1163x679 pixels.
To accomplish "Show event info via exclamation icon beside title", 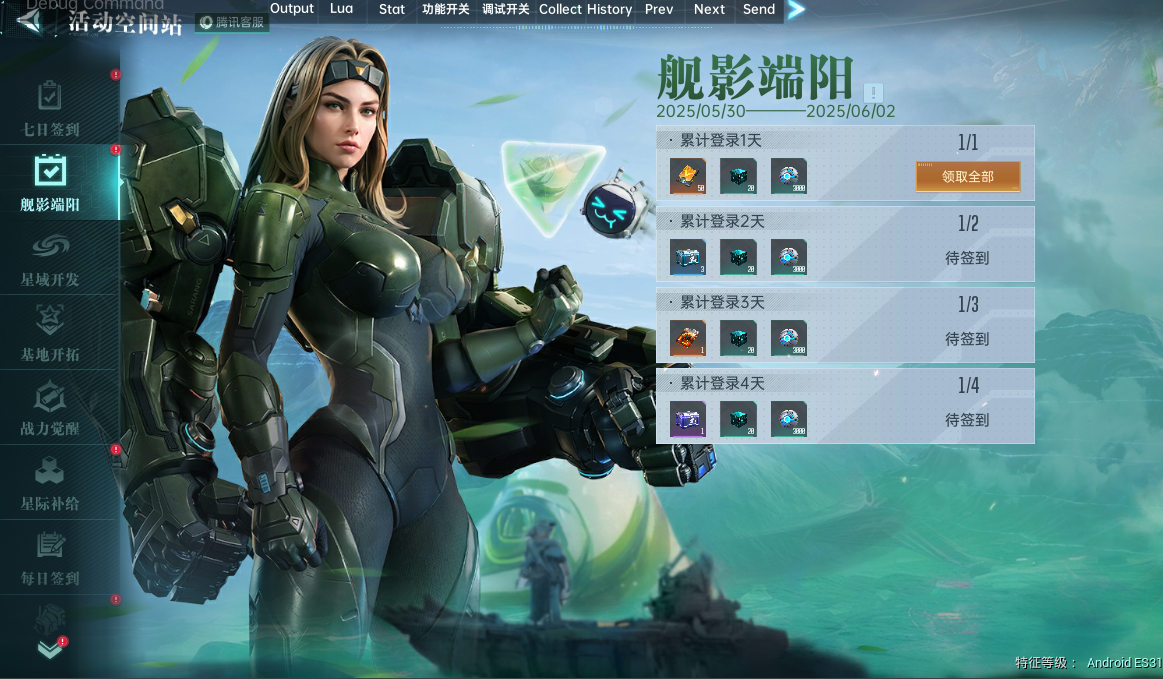I will pos(873,93).
